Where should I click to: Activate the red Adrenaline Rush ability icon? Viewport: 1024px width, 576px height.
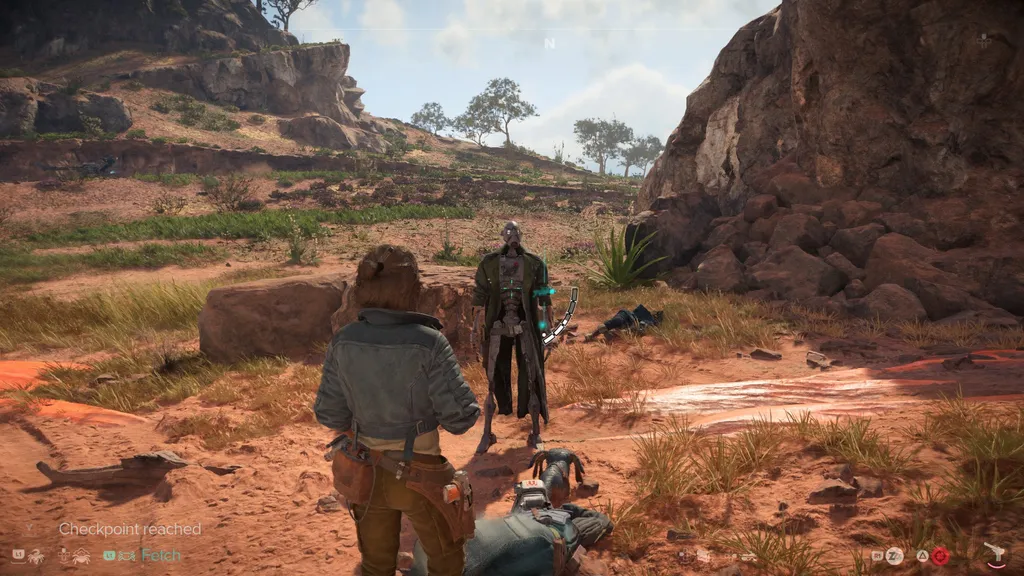tap(940, 556)
